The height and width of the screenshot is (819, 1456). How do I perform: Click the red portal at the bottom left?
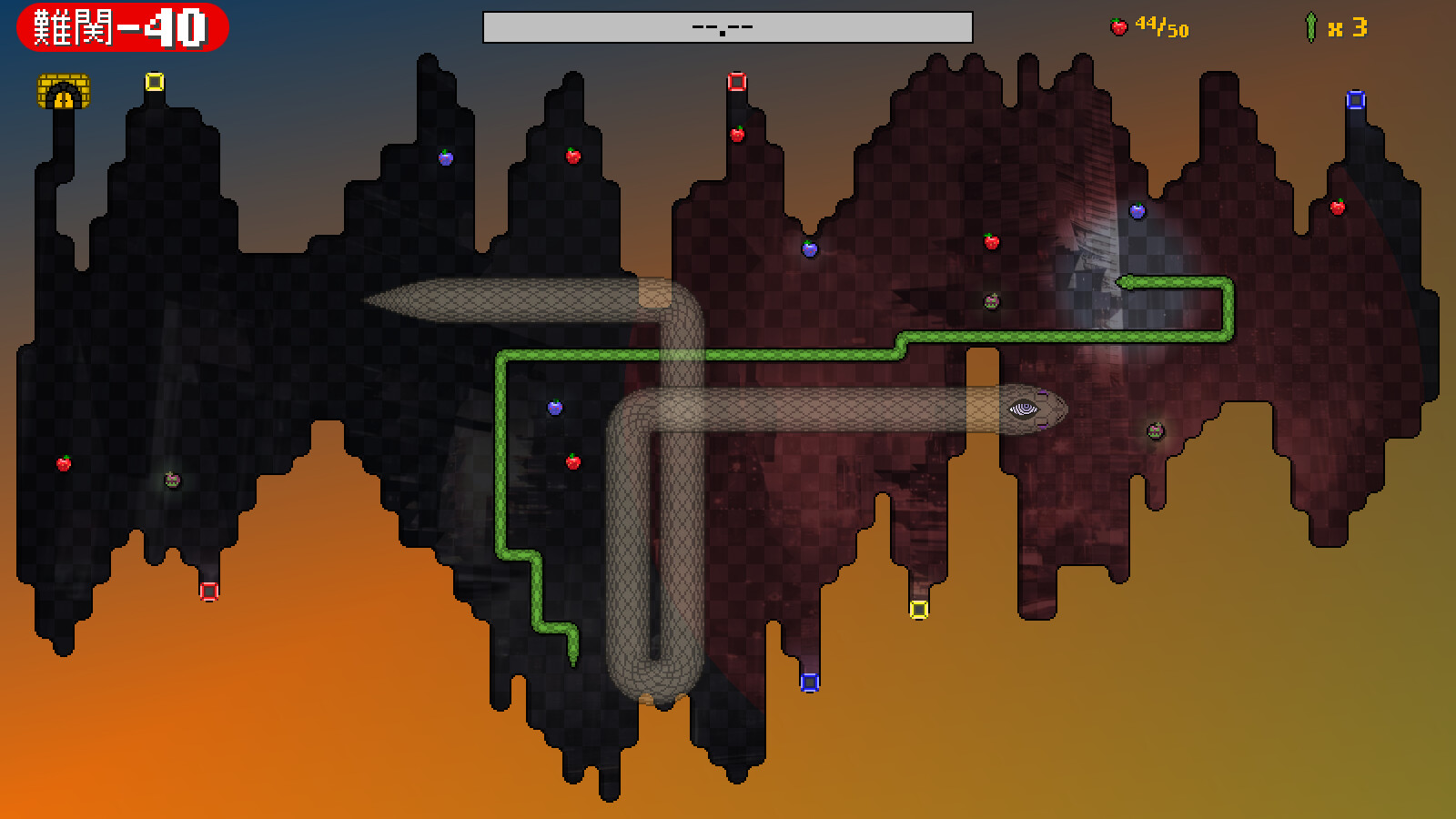coord(209,591)
